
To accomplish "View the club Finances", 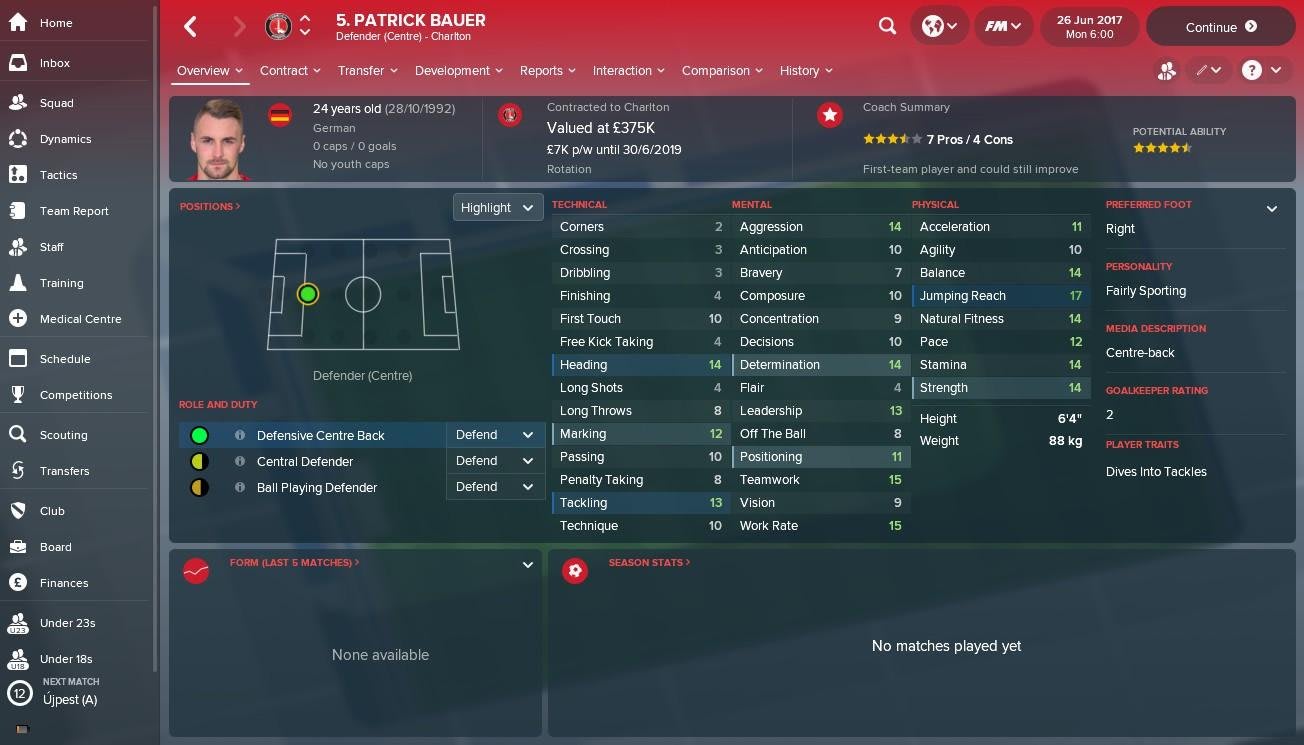I will click(x=64, y=583).
